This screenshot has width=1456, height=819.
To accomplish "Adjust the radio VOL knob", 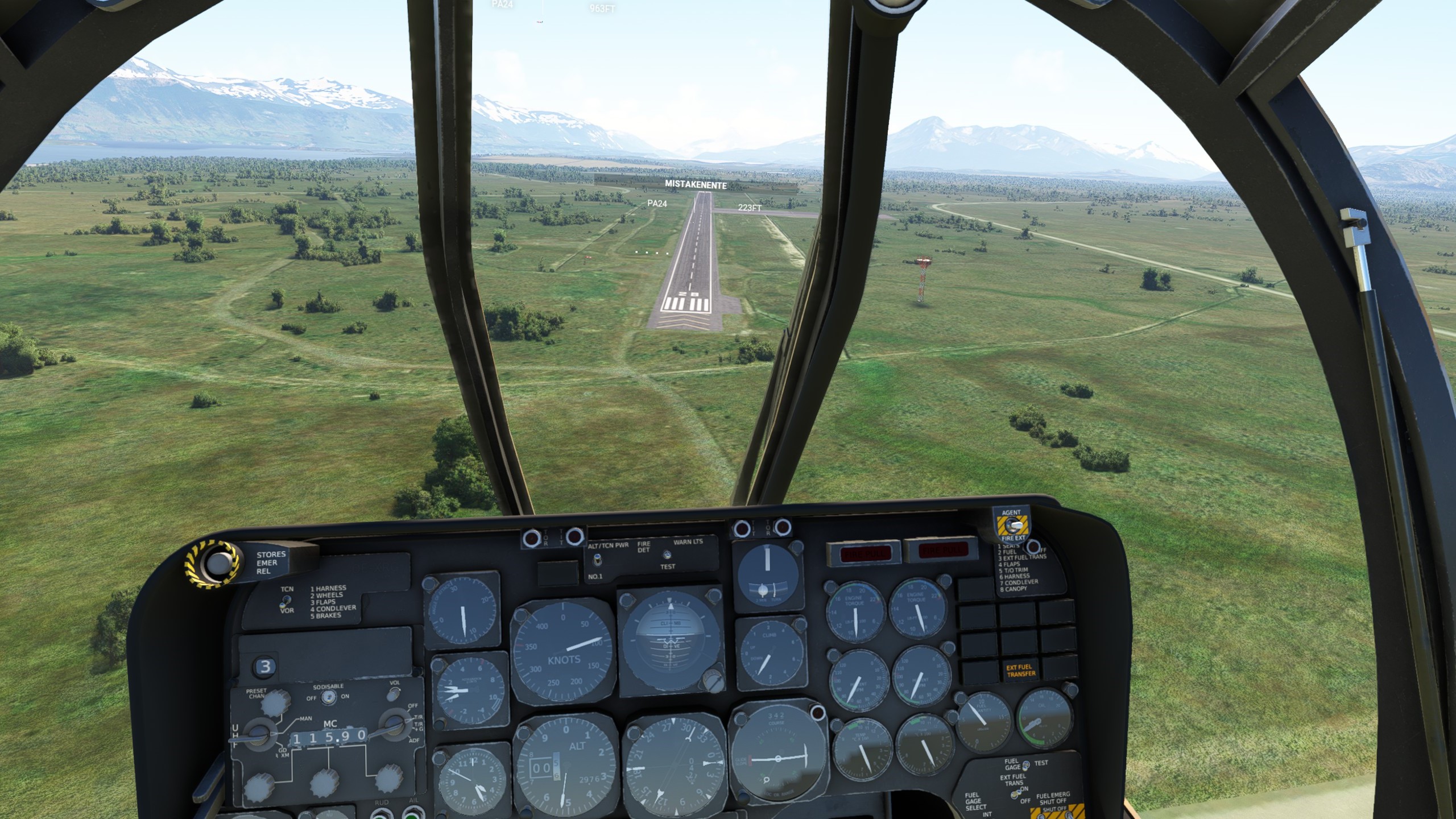I will tap(393, 694).
